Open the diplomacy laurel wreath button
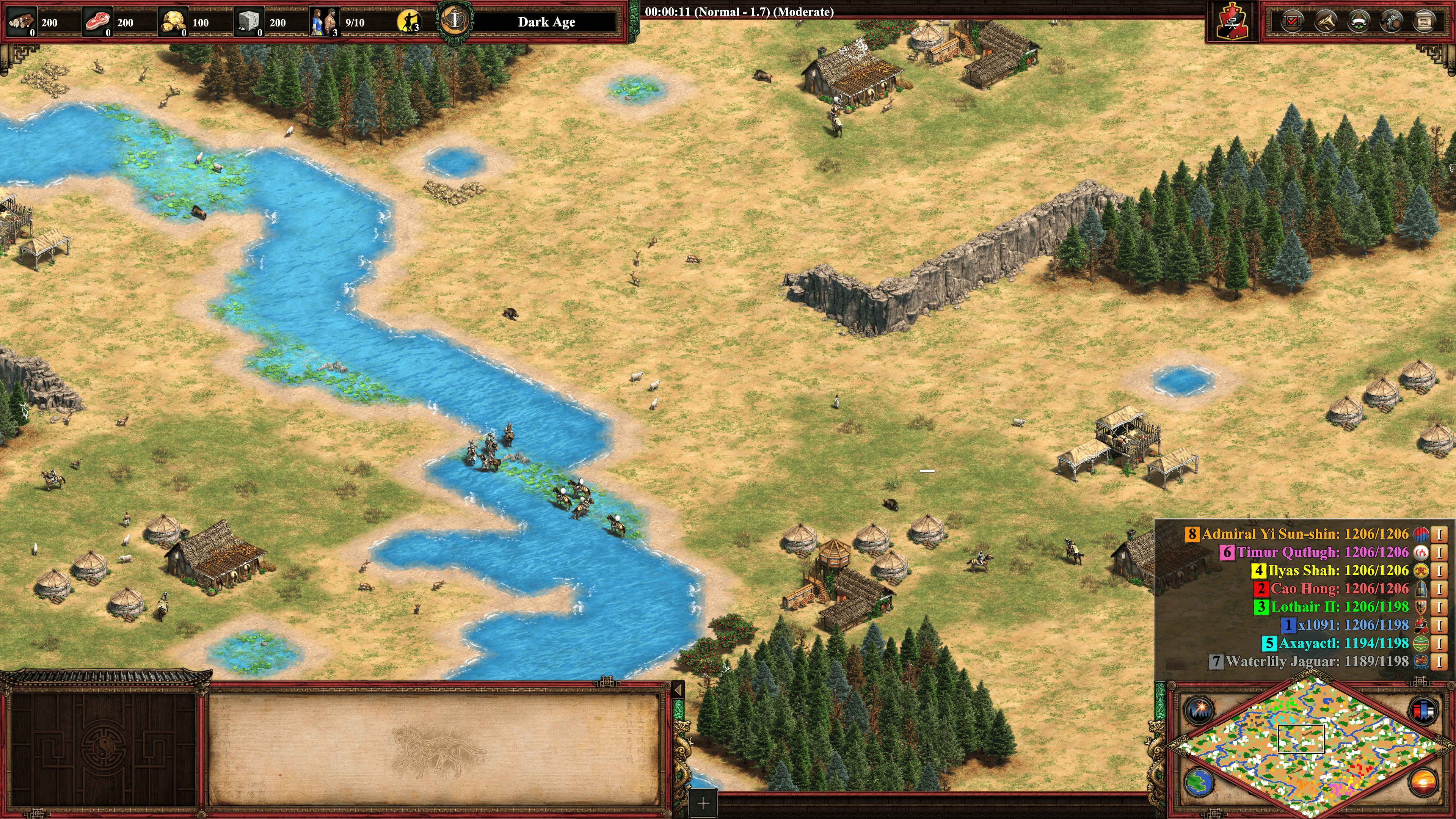This screenshot has height=819, width=1456. 1359,22
